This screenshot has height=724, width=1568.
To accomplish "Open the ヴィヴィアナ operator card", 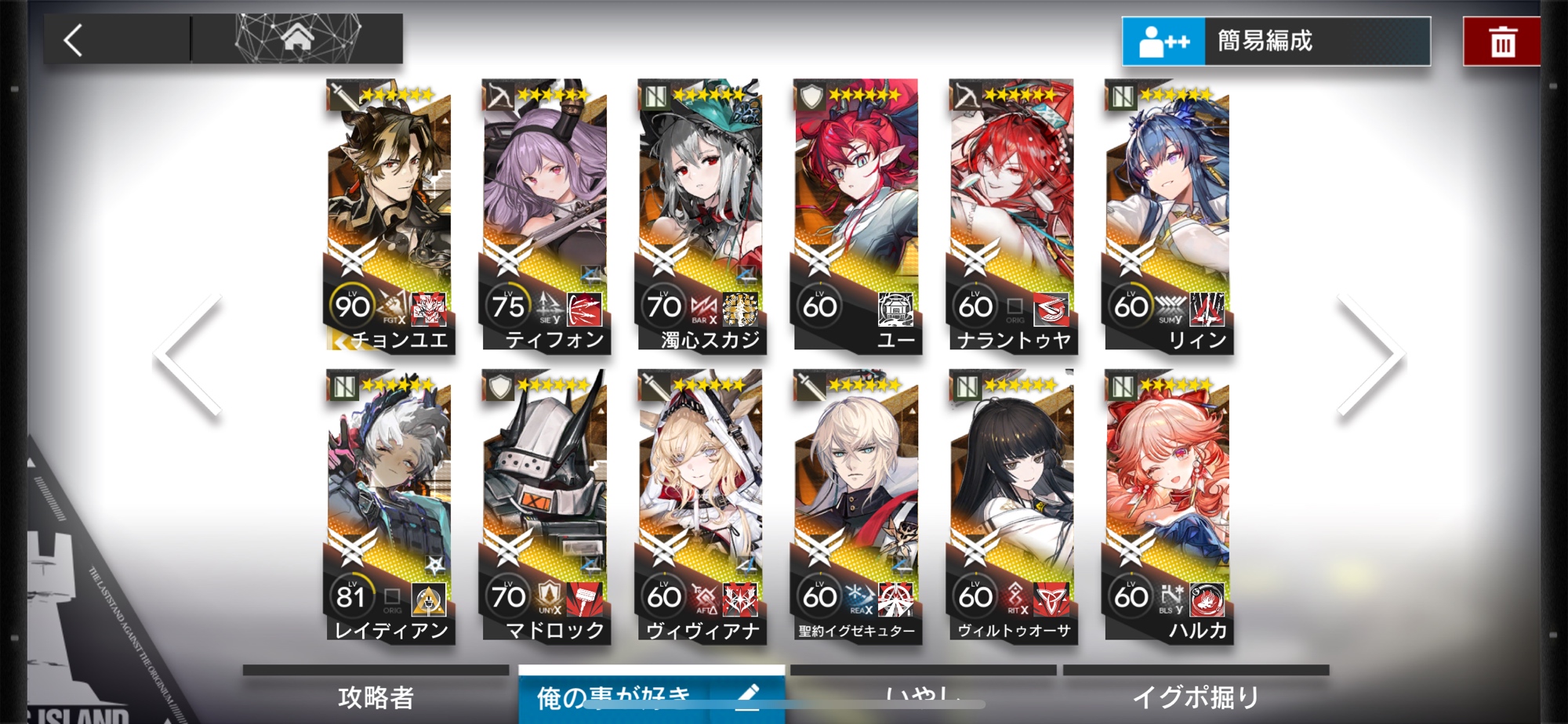I will pos(700,507).
